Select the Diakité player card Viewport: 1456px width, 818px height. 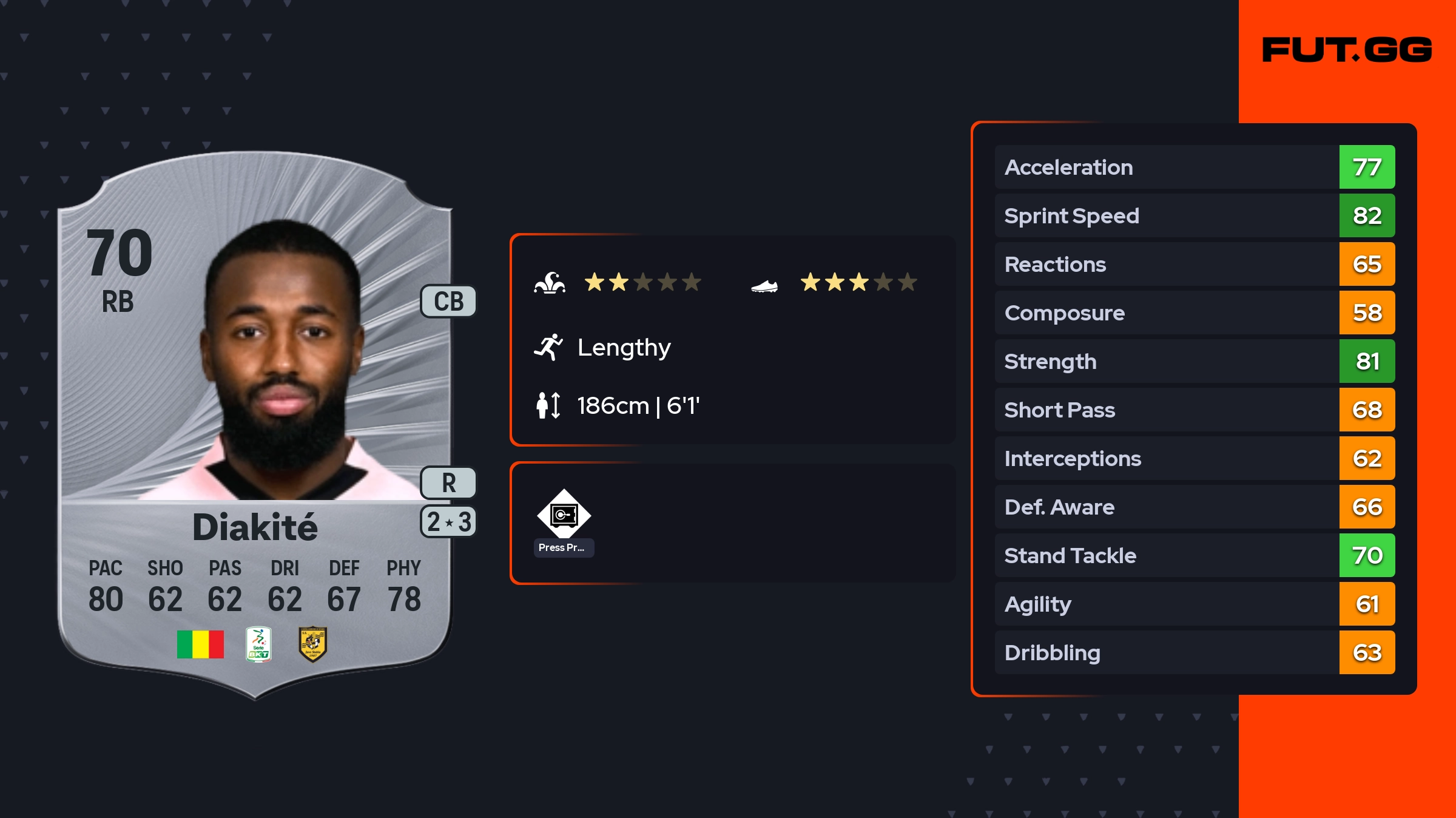(x=255, y=425)
